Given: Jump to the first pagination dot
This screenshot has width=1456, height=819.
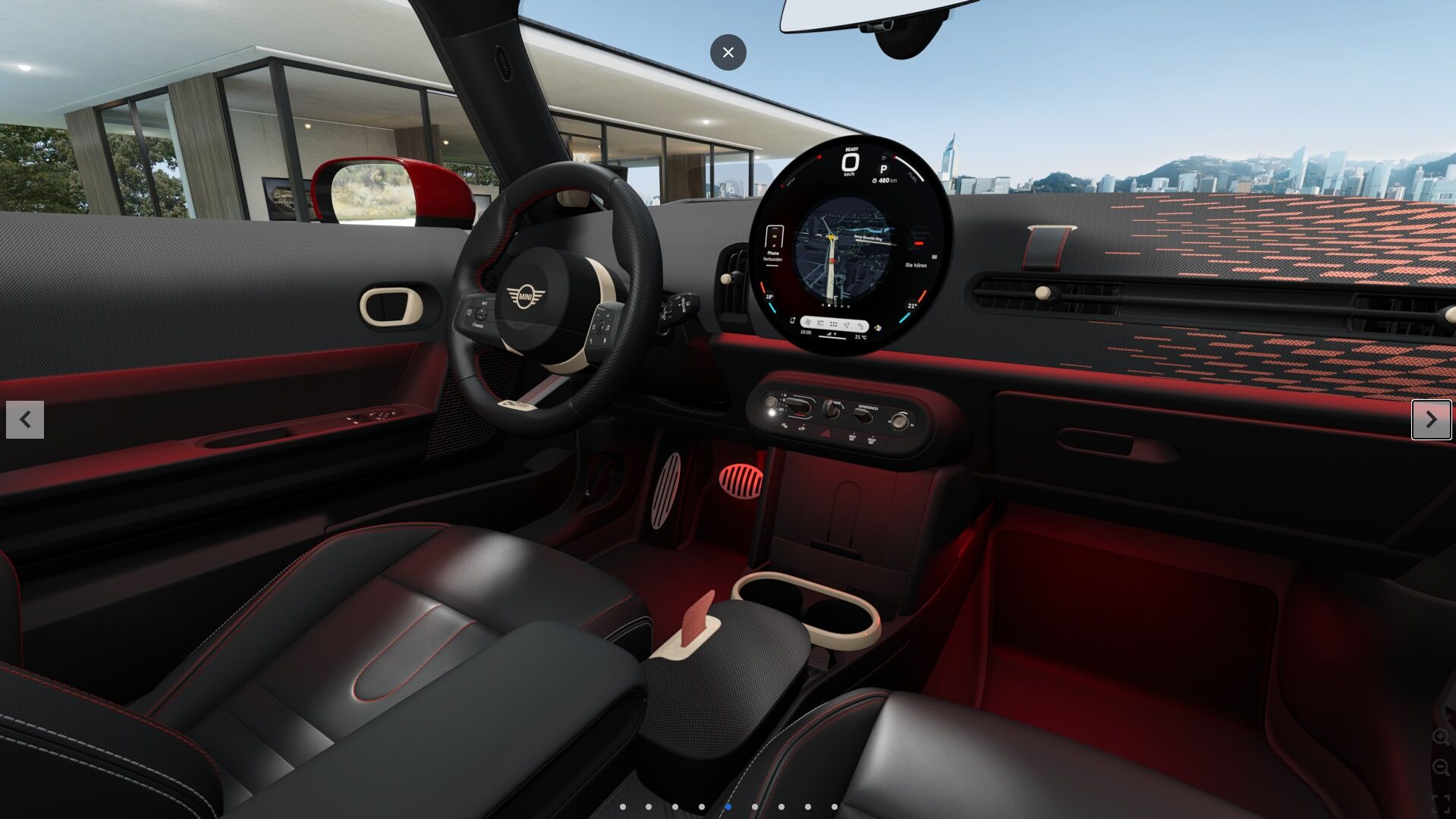Looking at the screenshot, I should (x=623, y=807).
